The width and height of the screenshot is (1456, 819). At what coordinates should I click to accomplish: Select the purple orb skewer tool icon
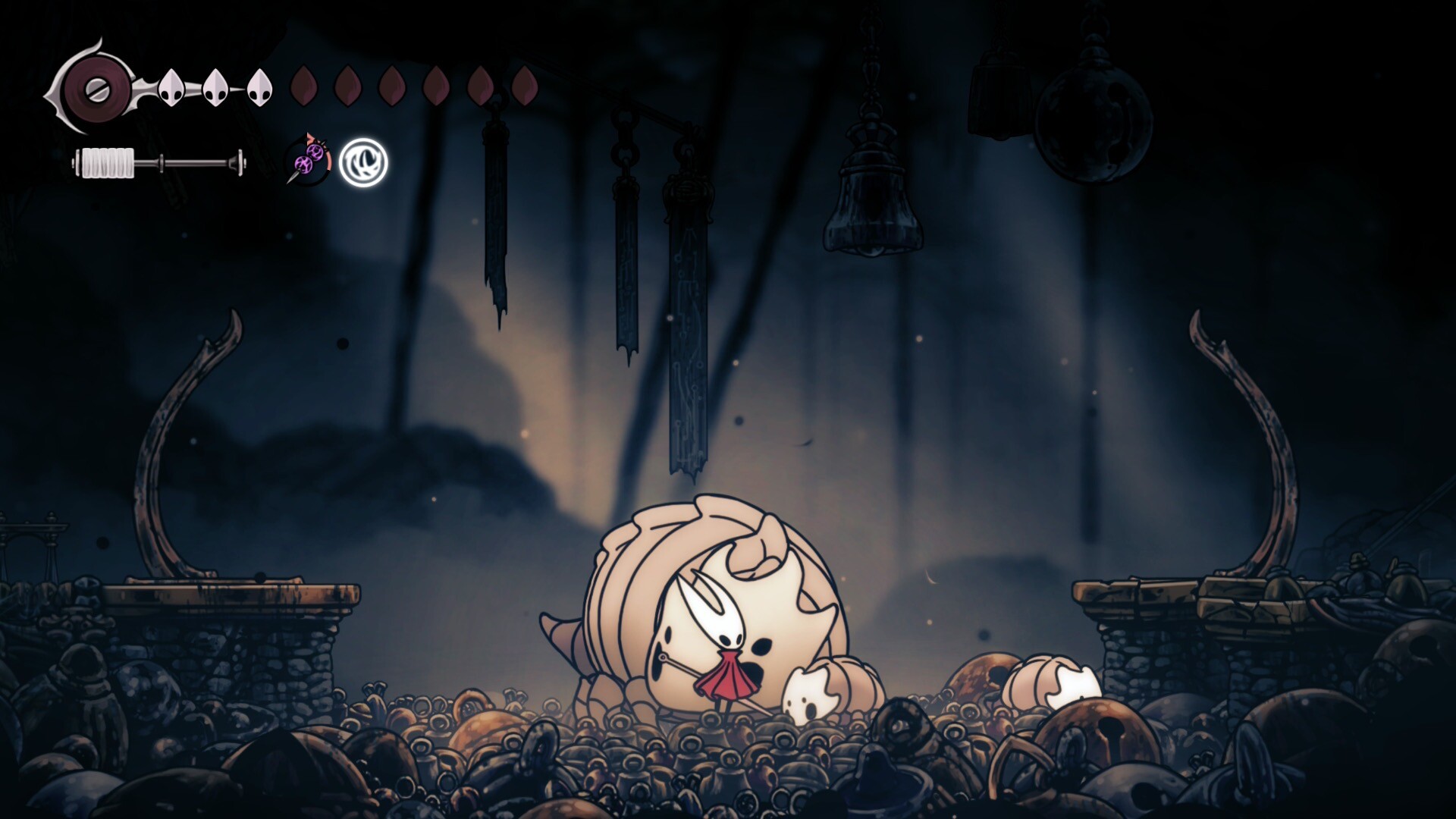(x=309, y=161)
